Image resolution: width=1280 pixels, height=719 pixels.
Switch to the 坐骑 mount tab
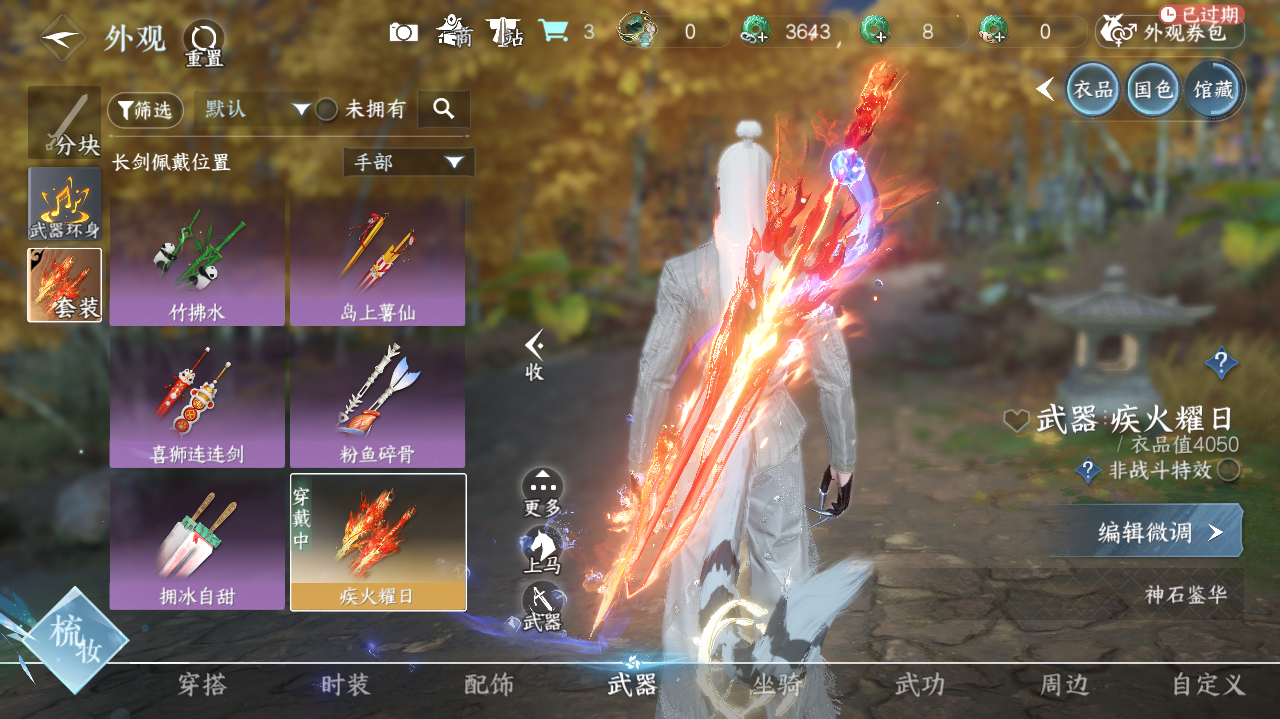[x=776, y=685]
